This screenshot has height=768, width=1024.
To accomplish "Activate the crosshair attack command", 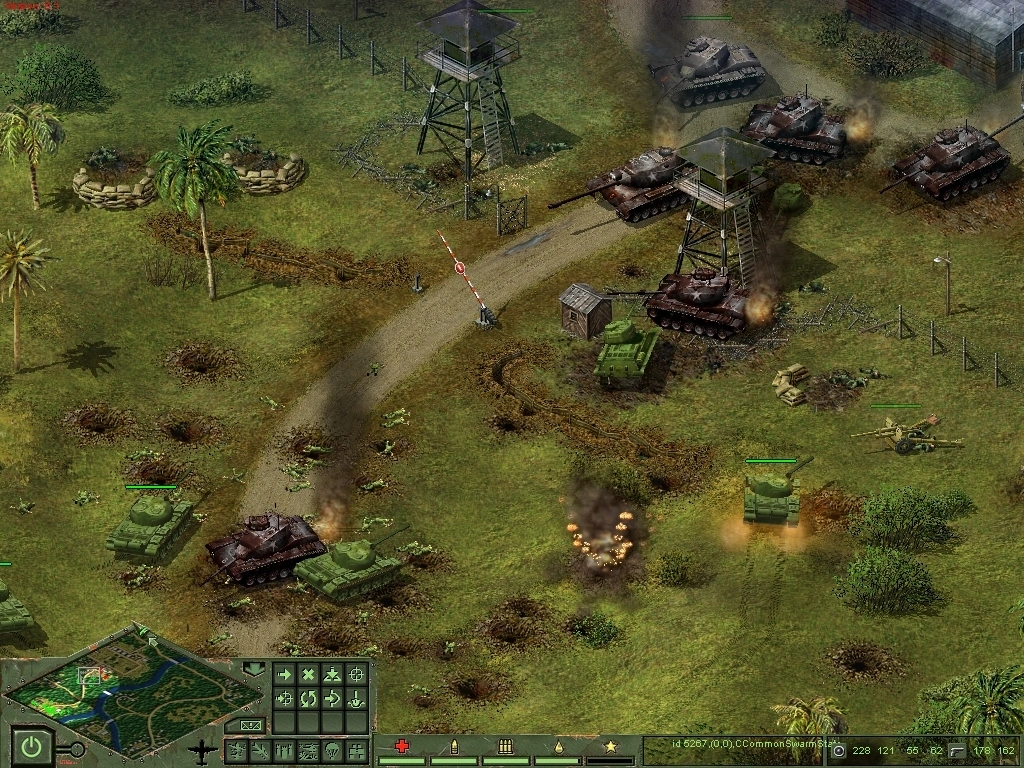I will point(356,675).
